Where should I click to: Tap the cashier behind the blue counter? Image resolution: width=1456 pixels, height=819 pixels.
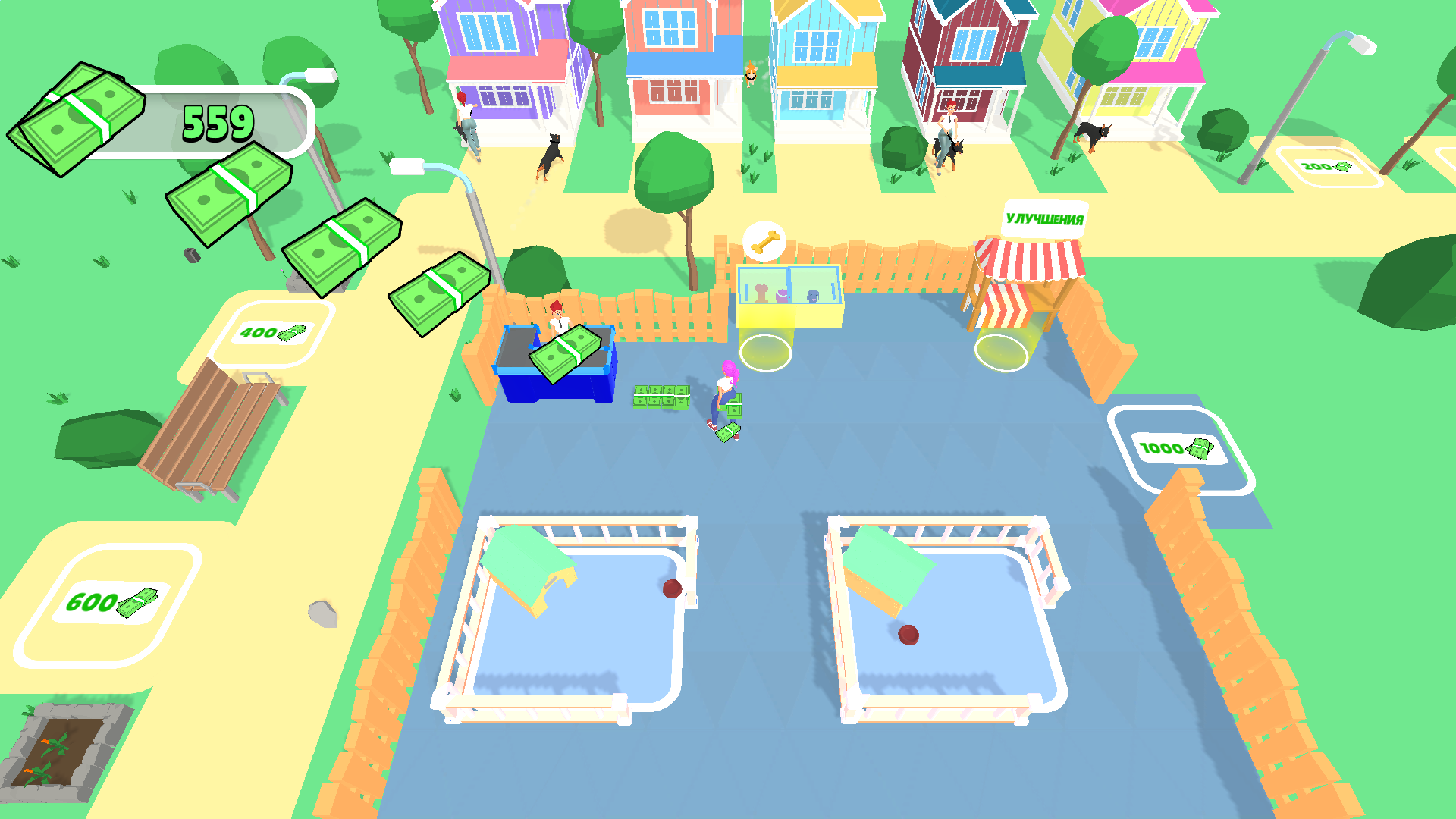pyautogui.click(x=557, y=315)
